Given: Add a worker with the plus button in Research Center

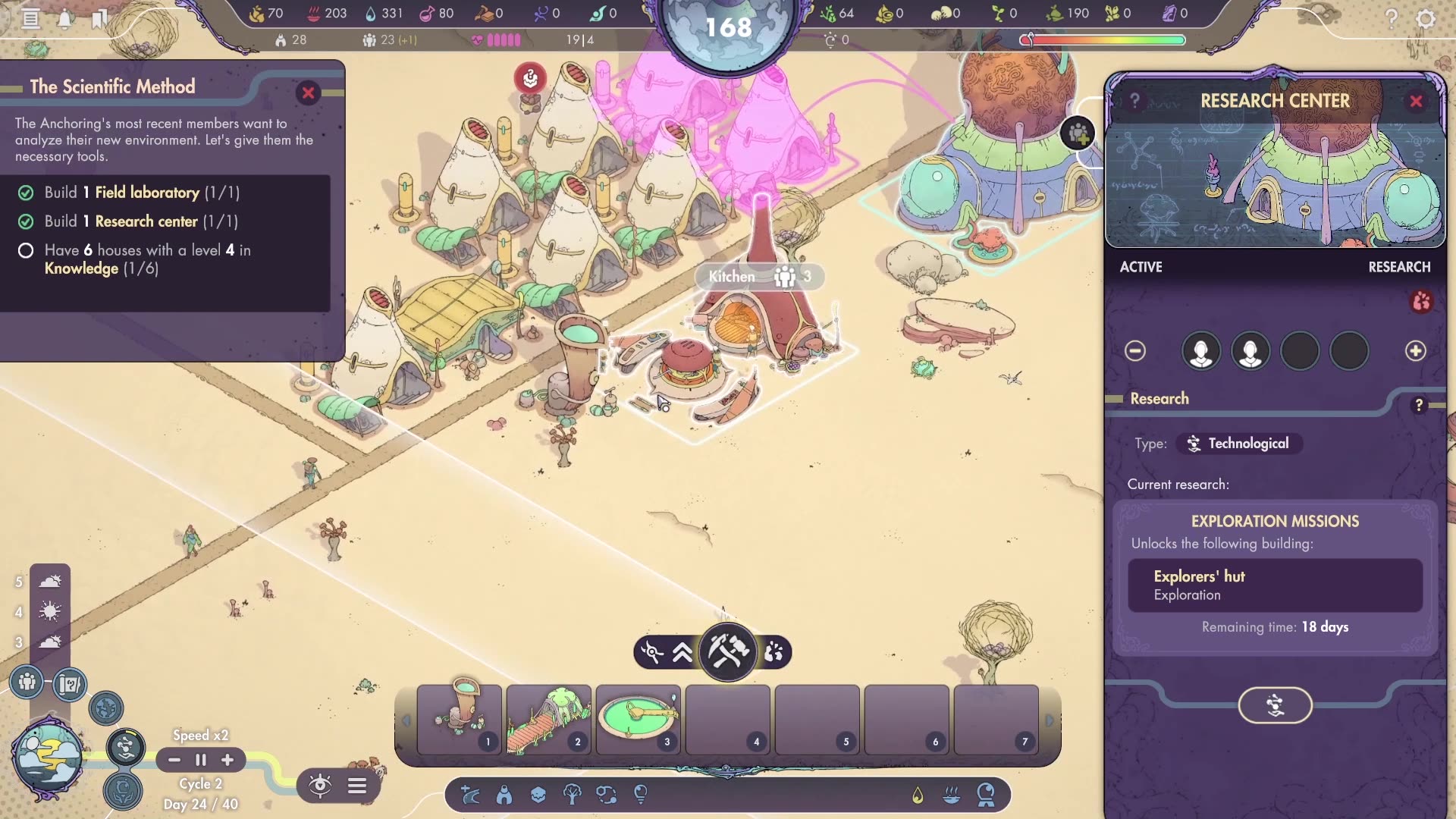Looking at the screenshot, I should point(1417,350).
